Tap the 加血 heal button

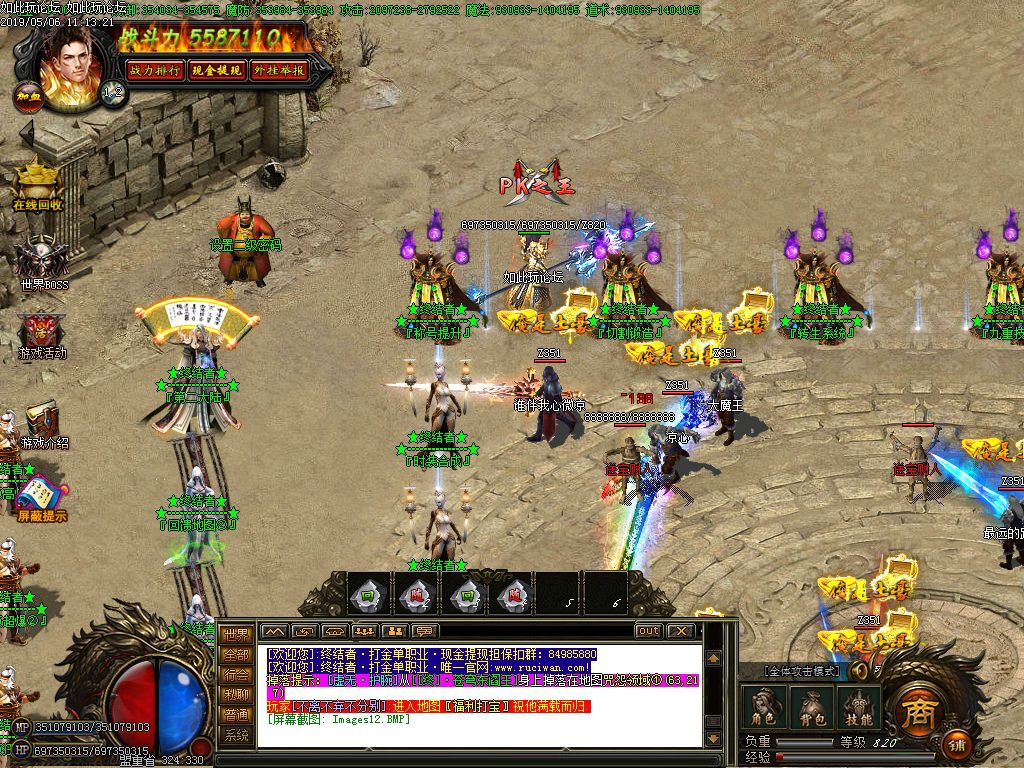point(25,97)
